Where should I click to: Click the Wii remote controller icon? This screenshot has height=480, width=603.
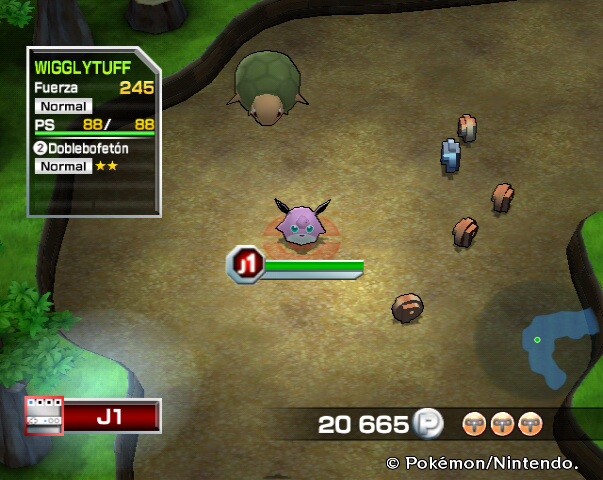pos(44,416)
